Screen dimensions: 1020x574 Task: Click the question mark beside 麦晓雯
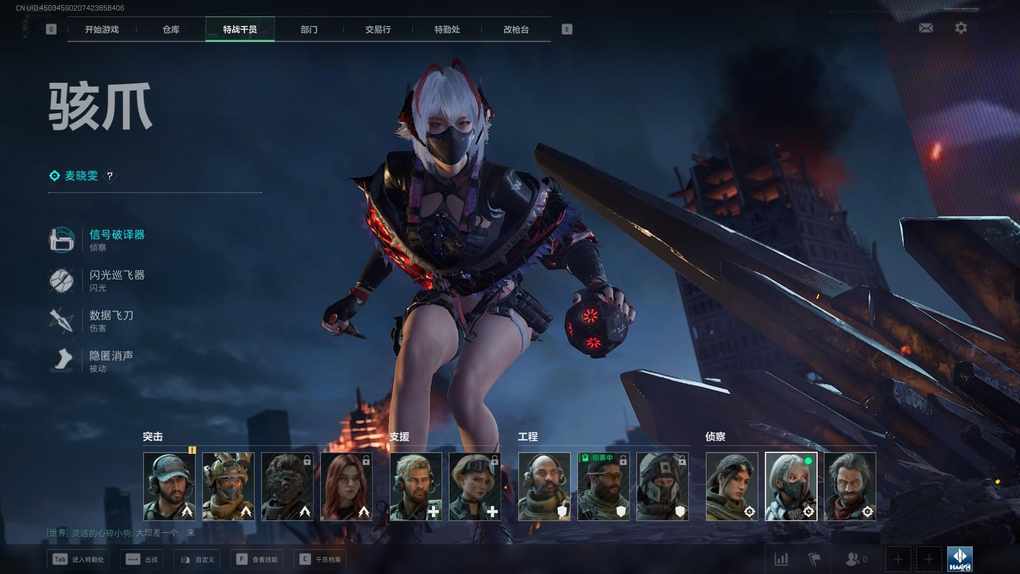point(110,176)
